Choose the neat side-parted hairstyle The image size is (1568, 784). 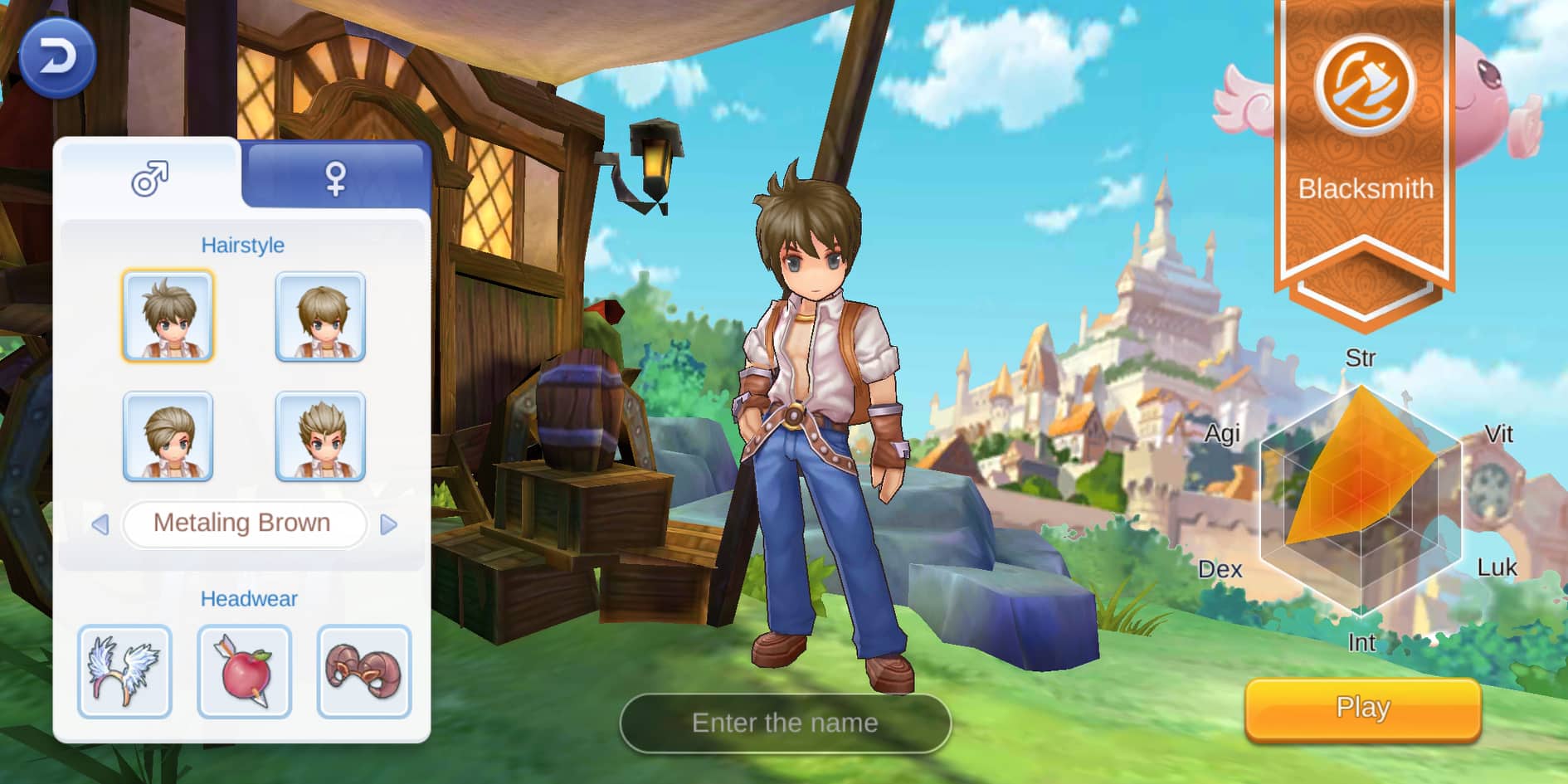[318, 315]
